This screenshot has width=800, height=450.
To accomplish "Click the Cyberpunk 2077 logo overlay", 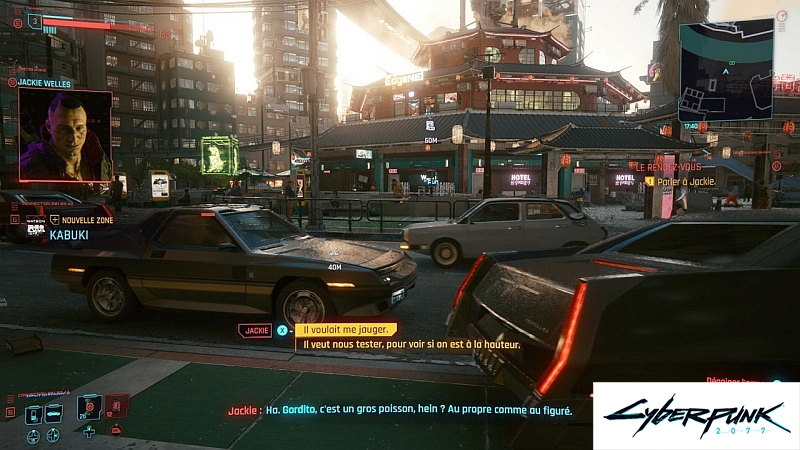I will pyautogui.click(x=696, y=415).
